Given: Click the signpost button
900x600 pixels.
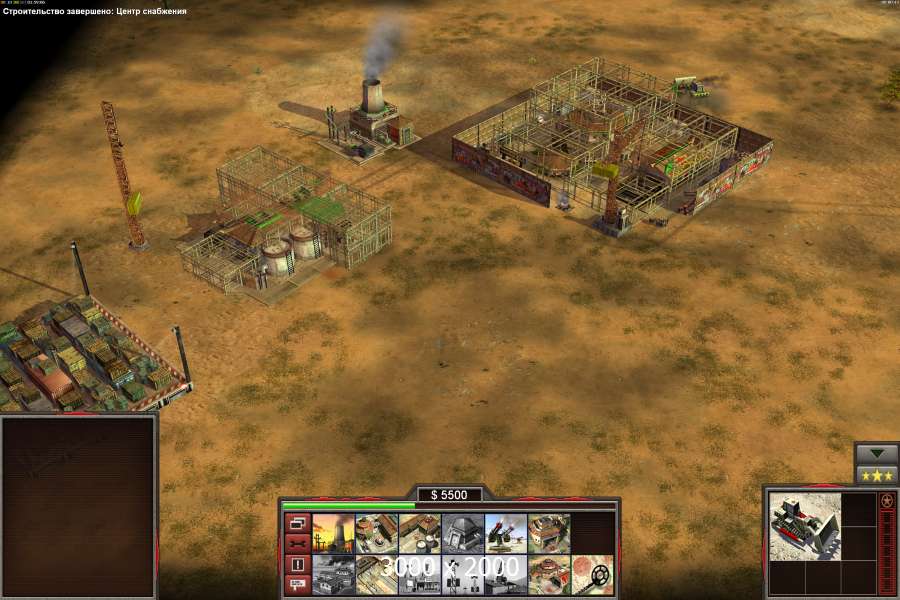Looking at the screenshot, I should tap(297, 583).
